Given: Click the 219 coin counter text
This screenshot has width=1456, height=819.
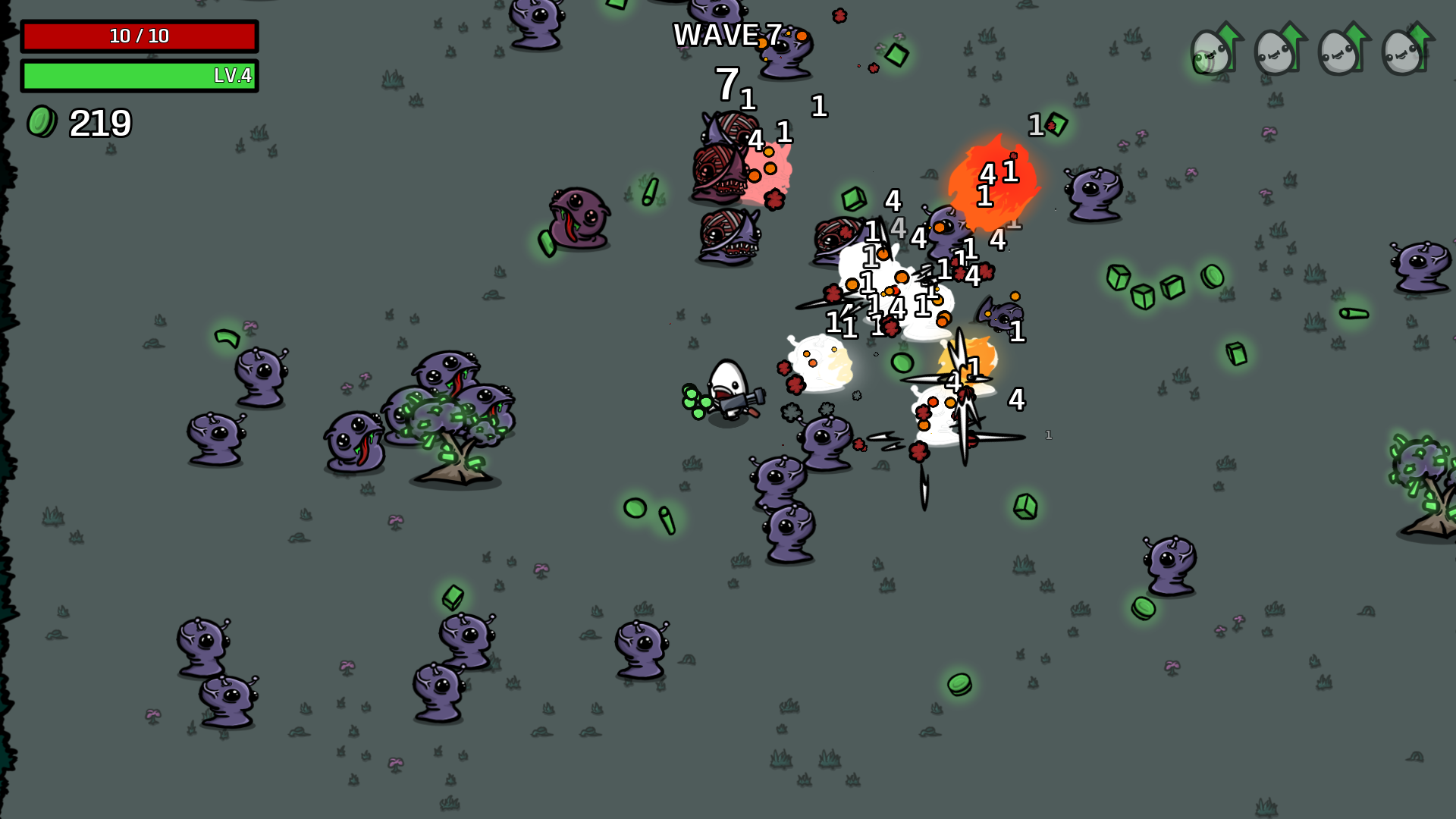Looking at the screenshot, I should click(99, 121).
